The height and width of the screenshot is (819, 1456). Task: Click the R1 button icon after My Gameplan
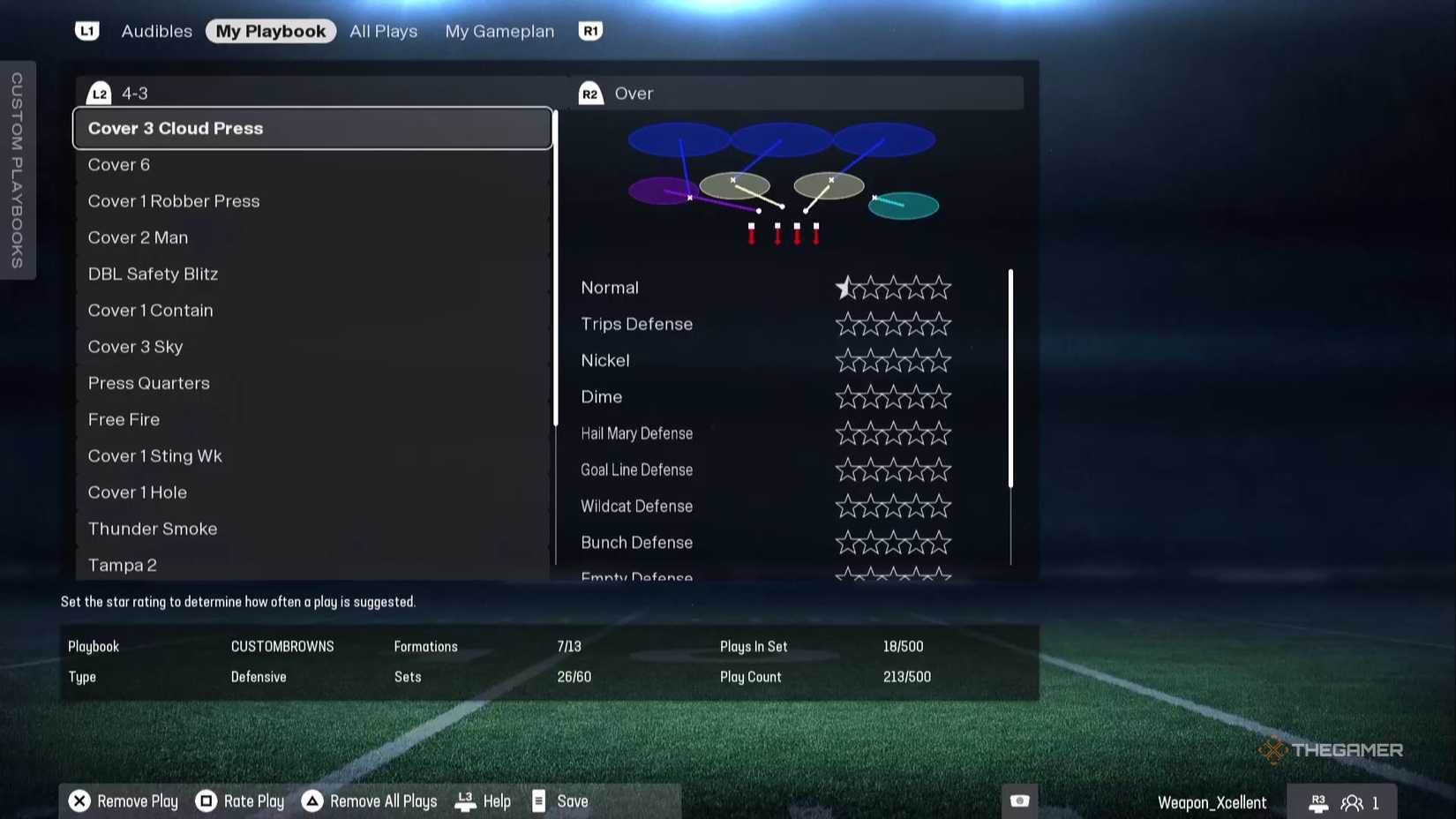pyautogui.click(x=589, y=30)
